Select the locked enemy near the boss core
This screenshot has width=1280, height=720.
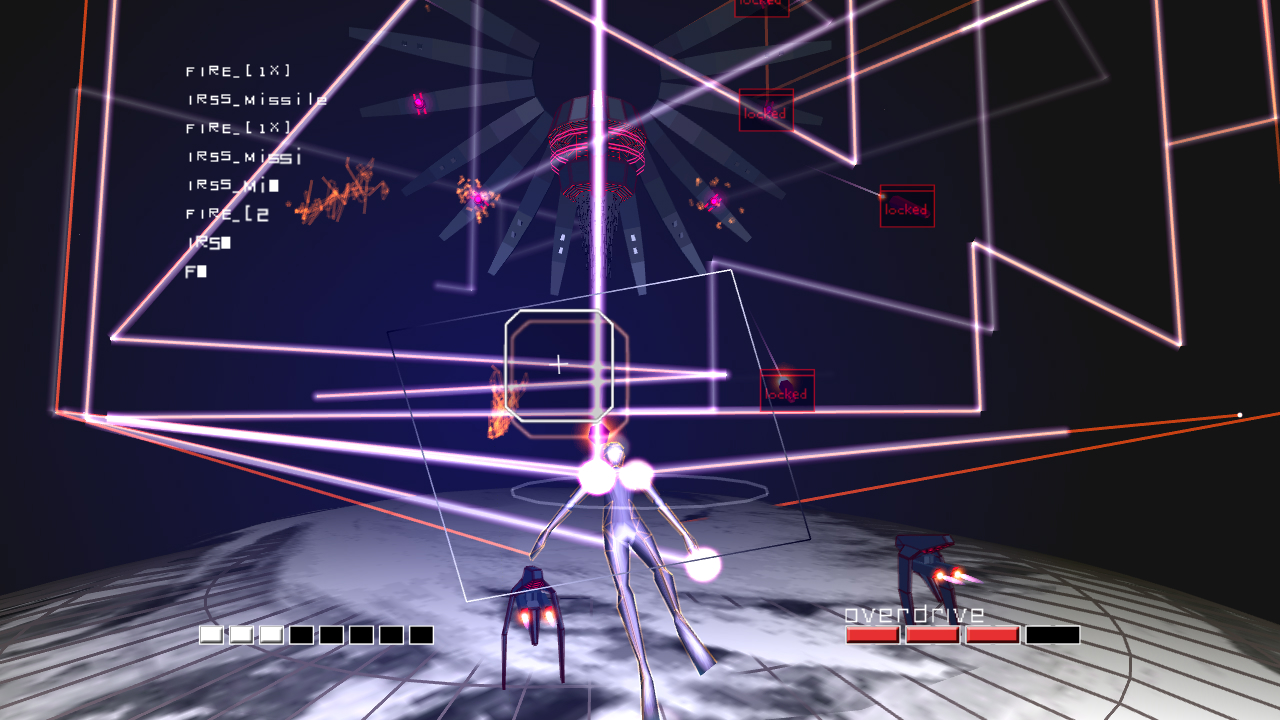point(765,112)
